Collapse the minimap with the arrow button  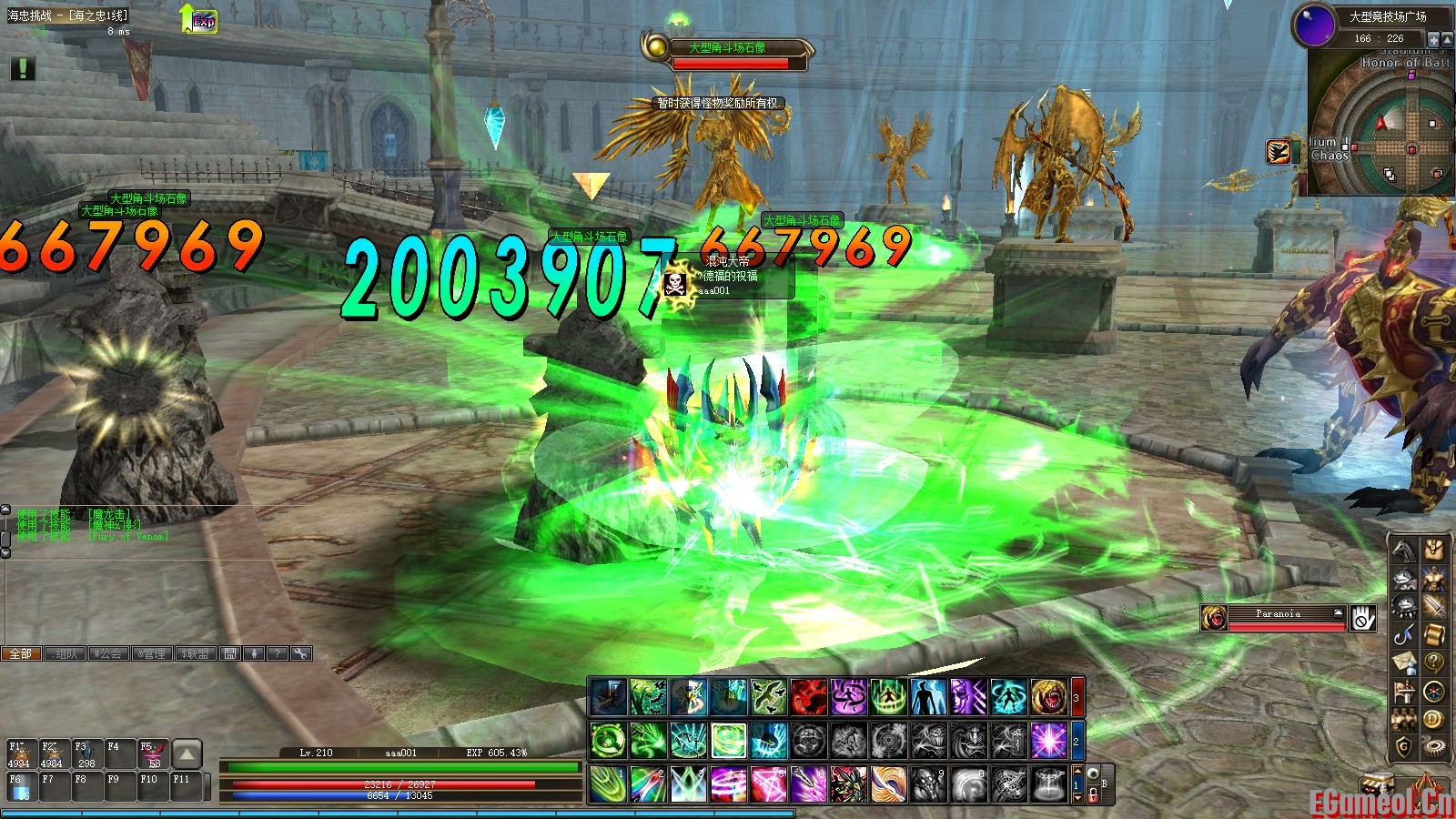[1447, 39]
